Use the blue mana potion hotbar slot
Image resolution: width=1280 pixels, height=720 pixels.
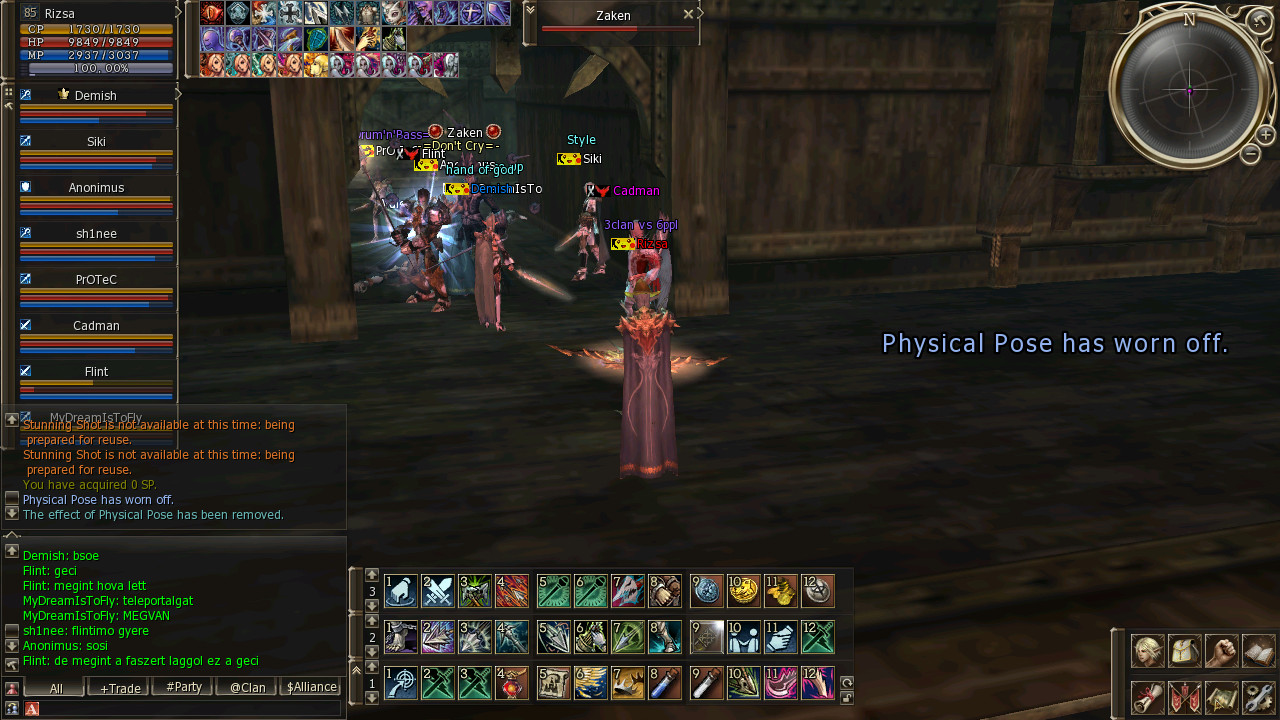[664, 684]
